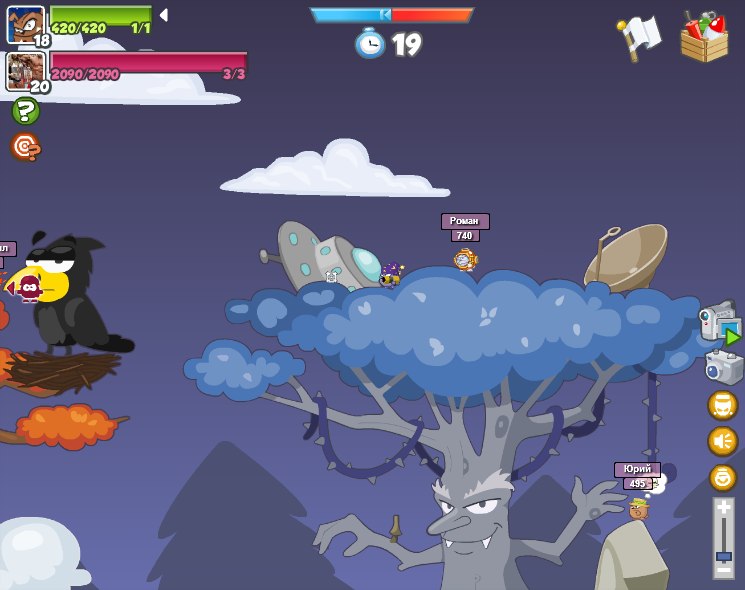Take a screenshot with the photo camera icon
The image size is (745, 590).
[723, 367]
